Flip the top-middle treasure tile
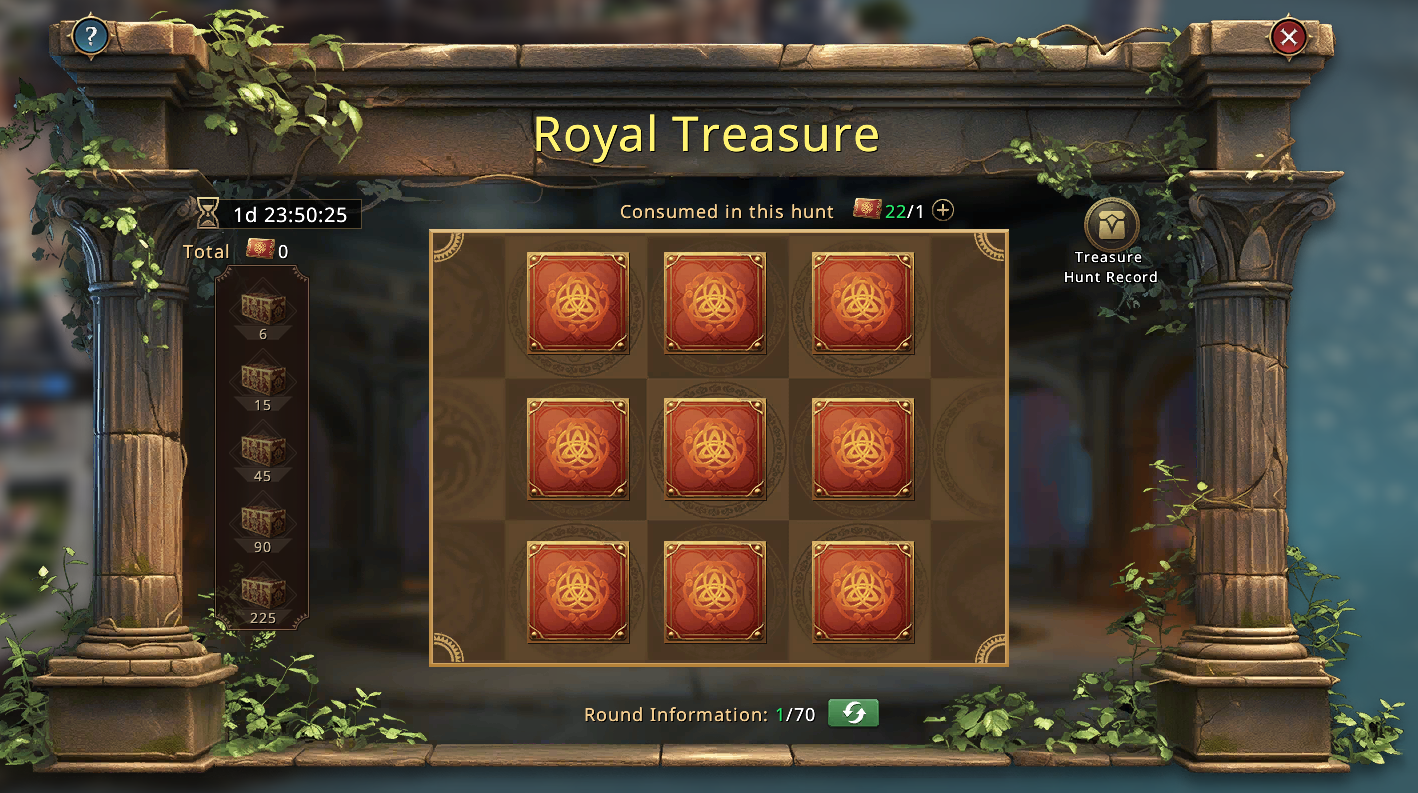 pos(715,303)
